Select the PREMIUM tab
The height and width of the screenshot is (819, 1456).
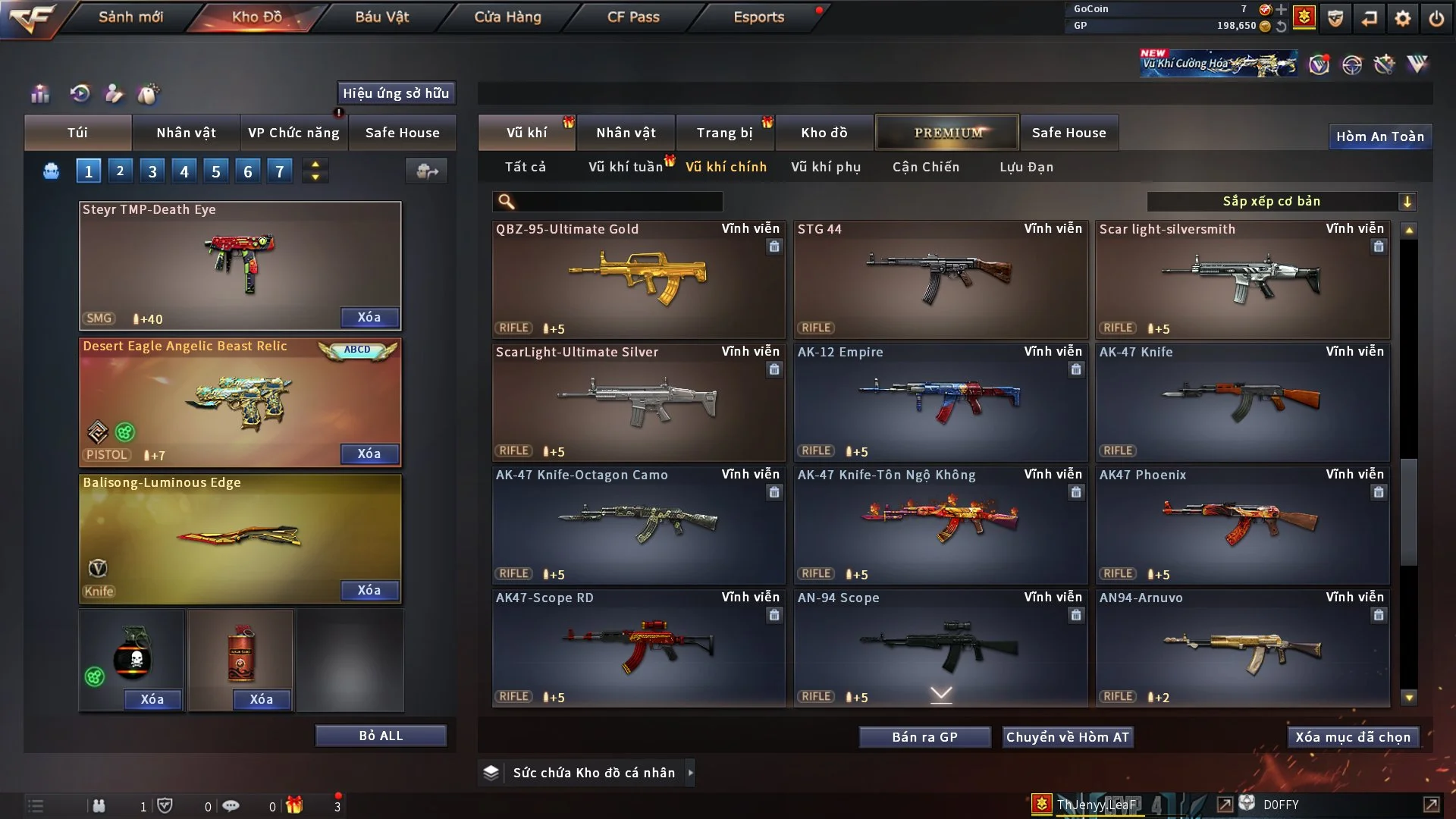coord(947,133)
